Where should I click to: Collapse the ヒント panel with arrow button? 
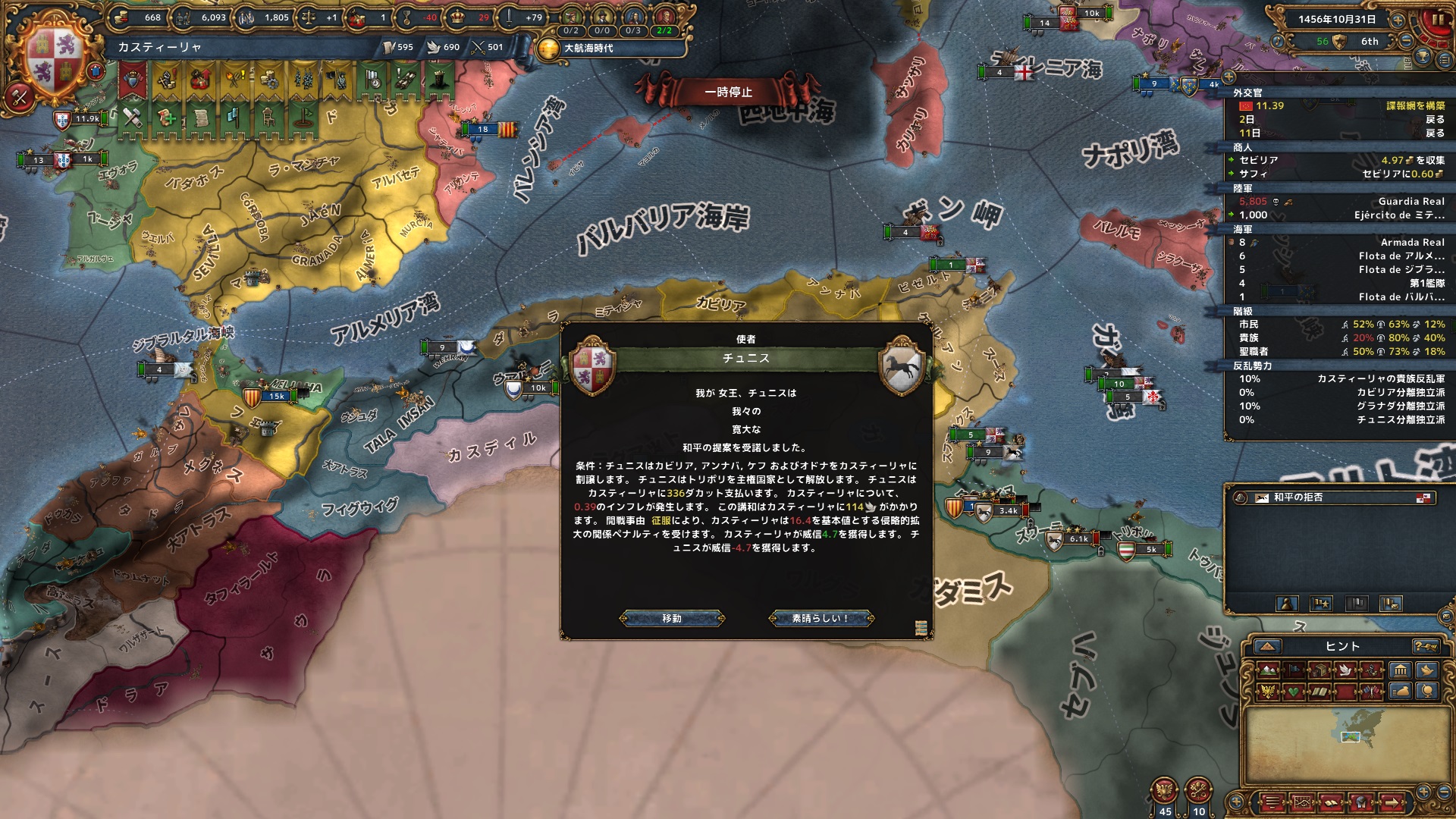[x=1267, y=646]
